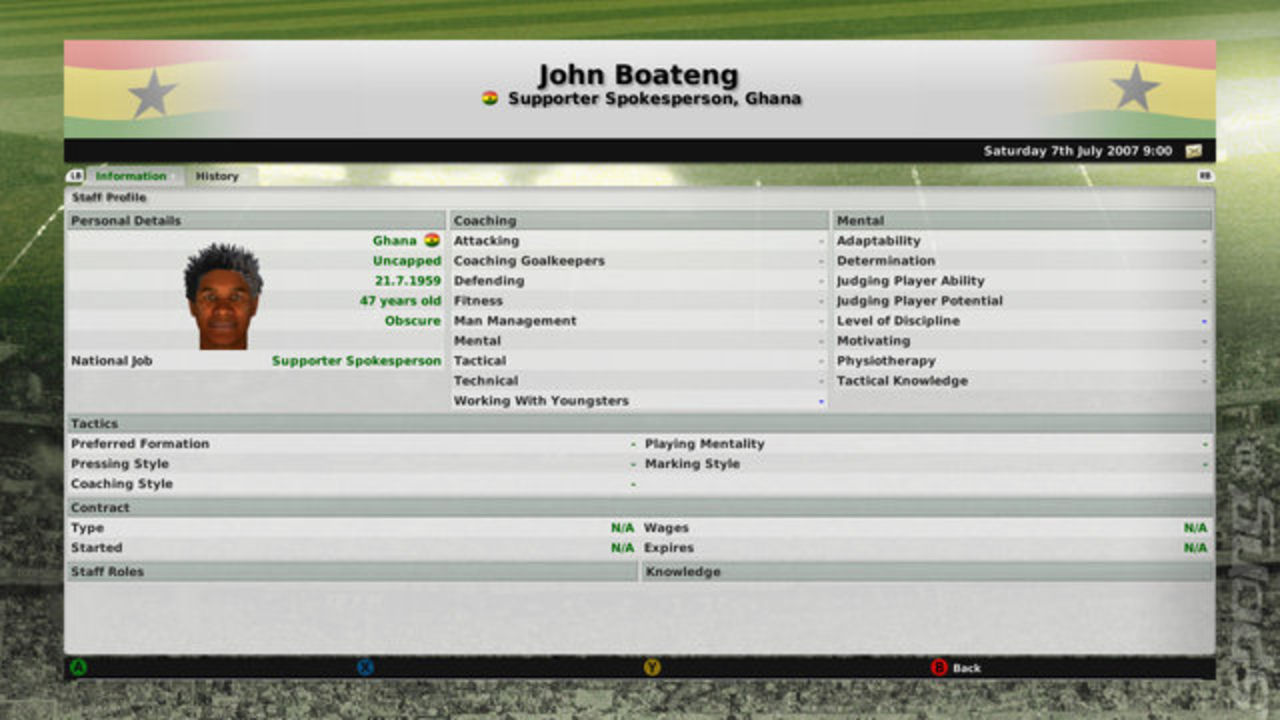Open the Supporter Spokesperson national job link
This screenshot has height=720, width=1280.
(356, 360)
